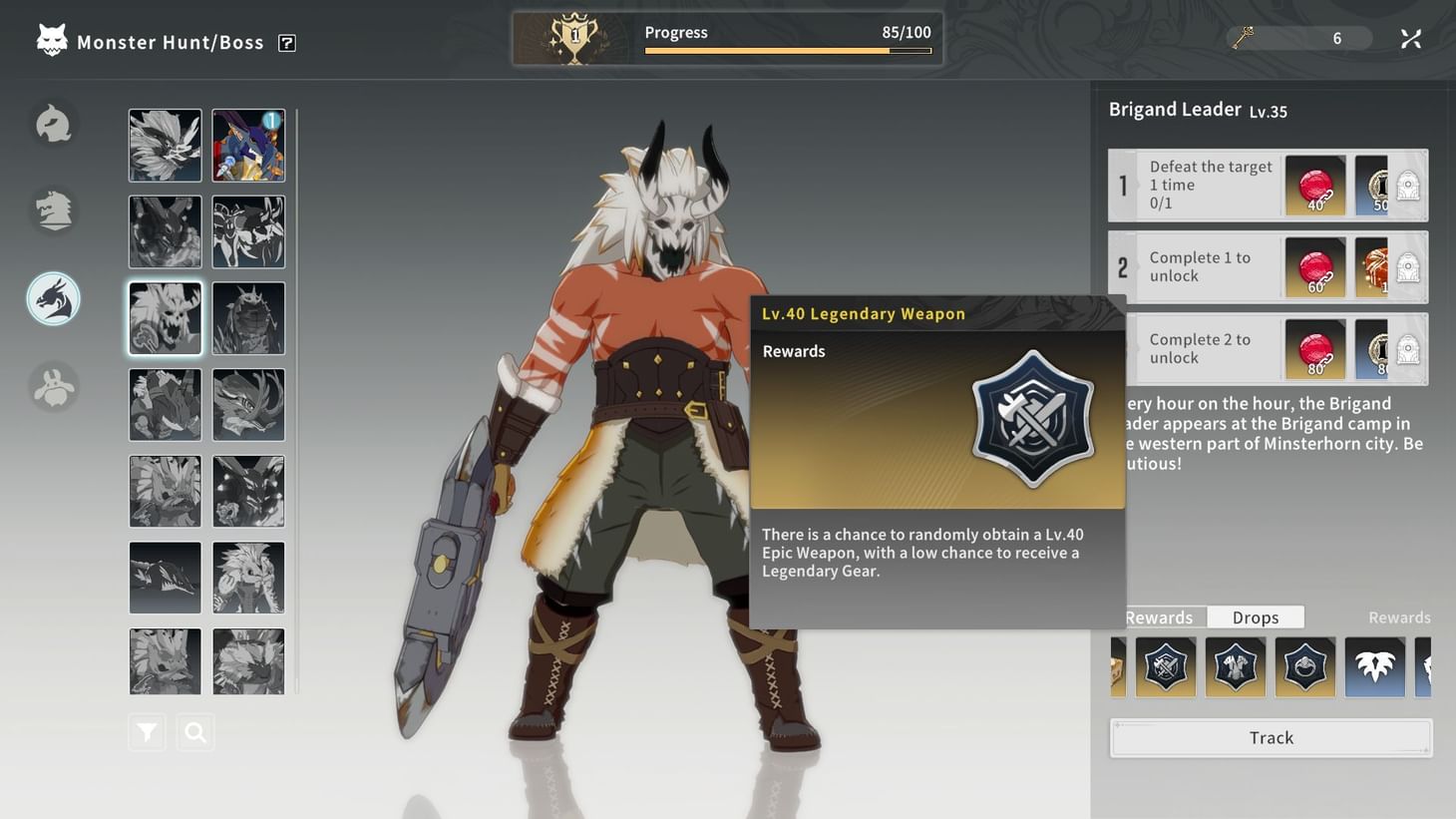
Task: Select the ring drop icon in Drops row
Action: [1305, 666]
